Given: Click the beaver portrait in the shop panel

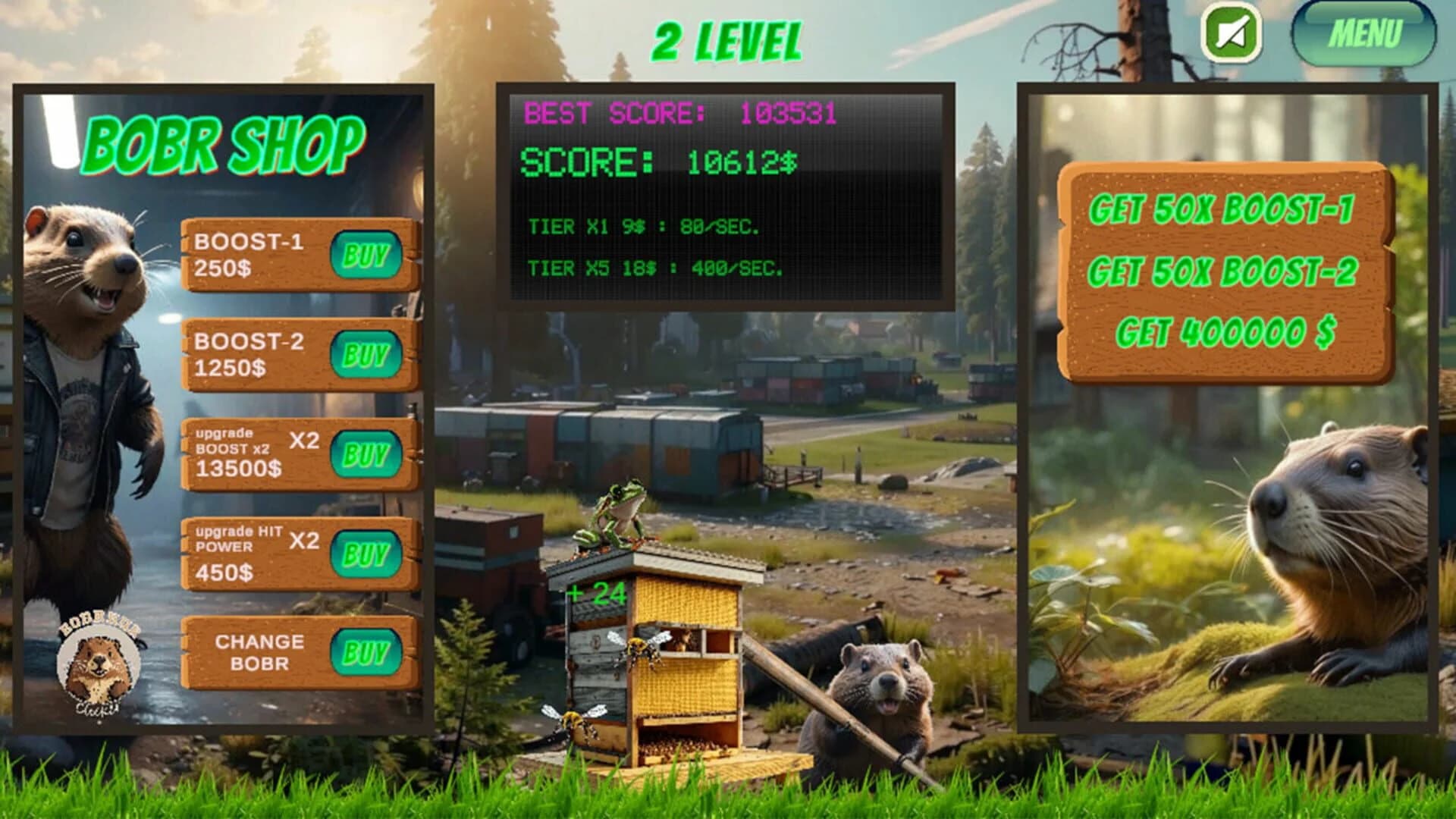Looking at the screenshot, I should click(87, 303).
